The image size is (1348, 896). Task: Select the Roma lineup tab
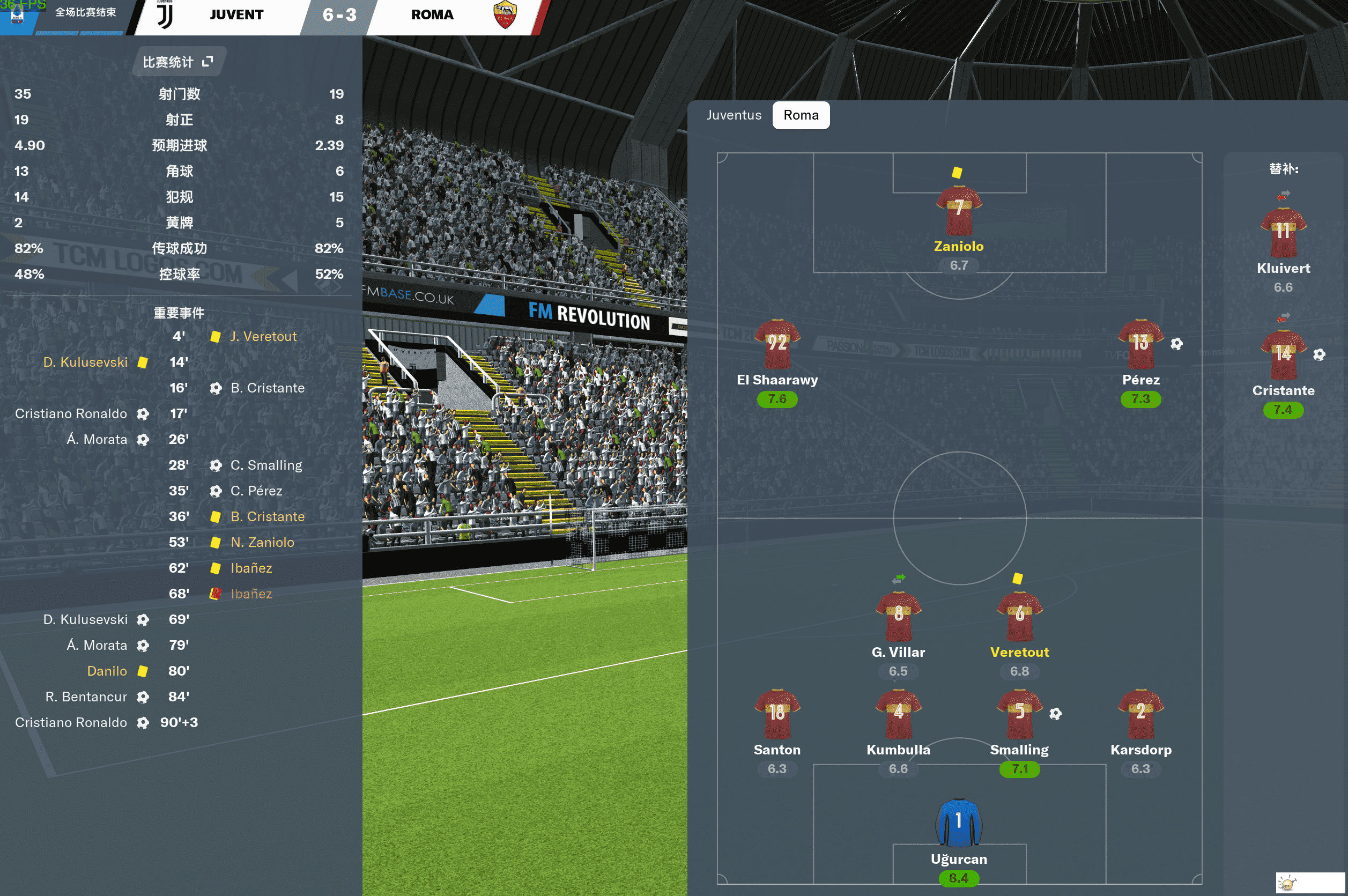pos(800,115)
